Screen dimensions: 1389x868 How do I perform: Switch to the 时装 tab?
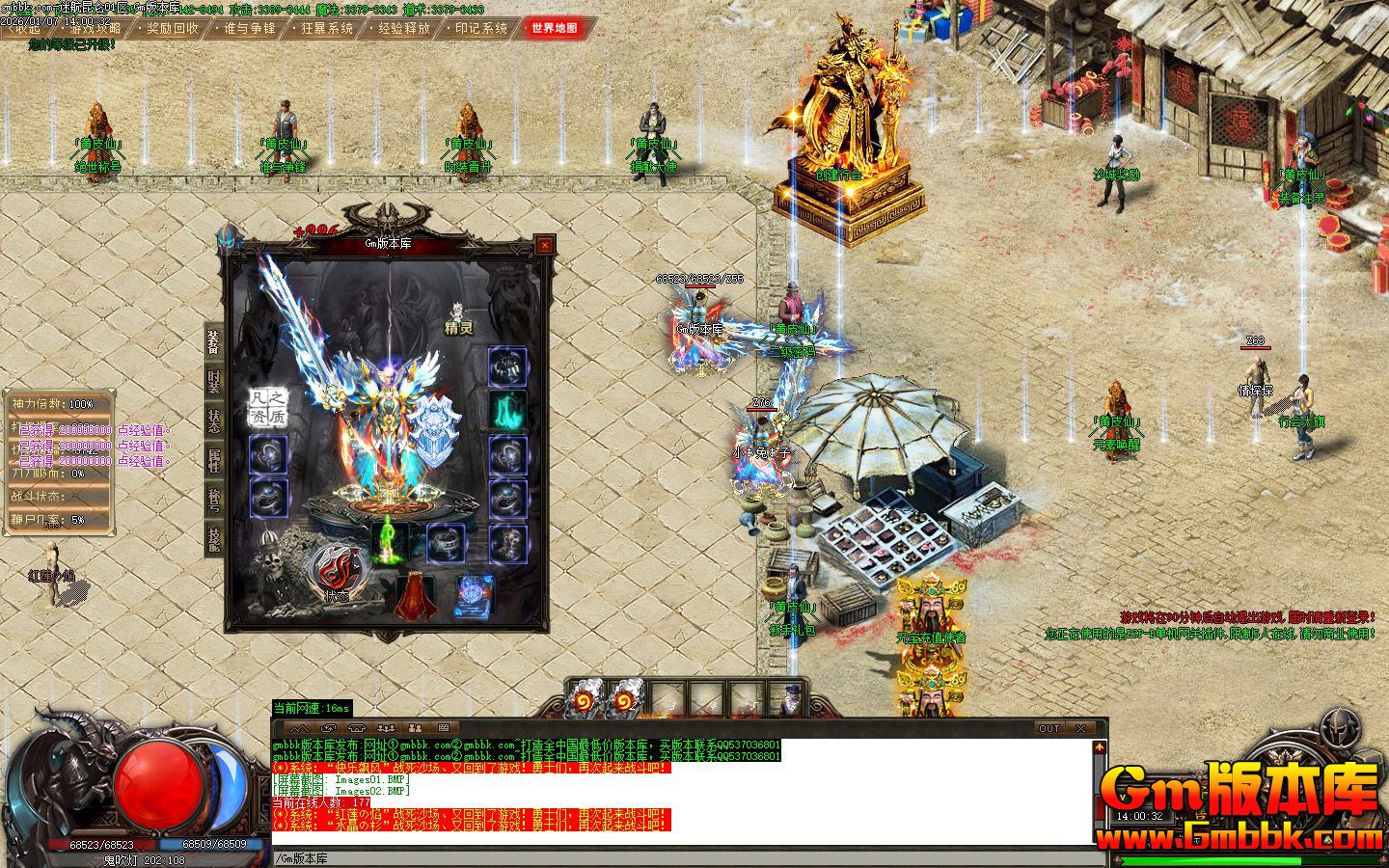point(213,380)
